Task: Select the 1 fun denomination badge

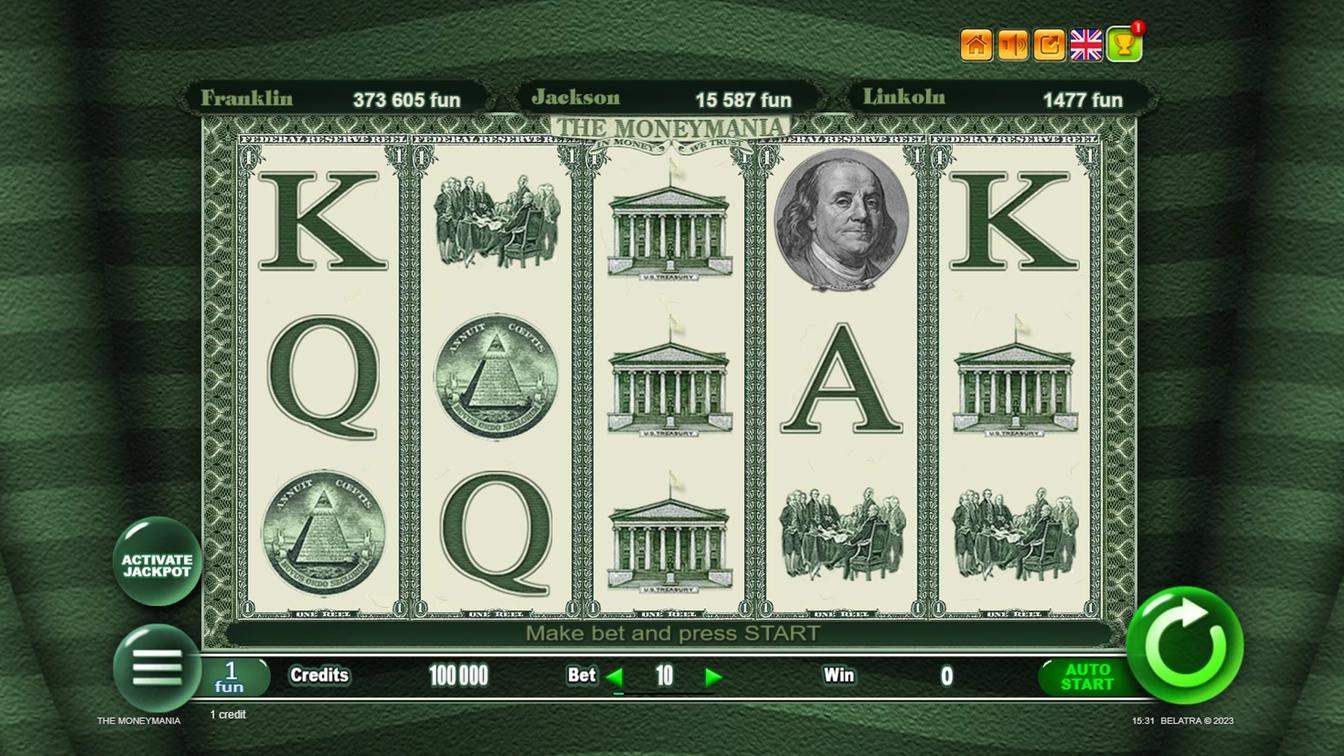Action: pyautogui.click(x=232, y=676)
